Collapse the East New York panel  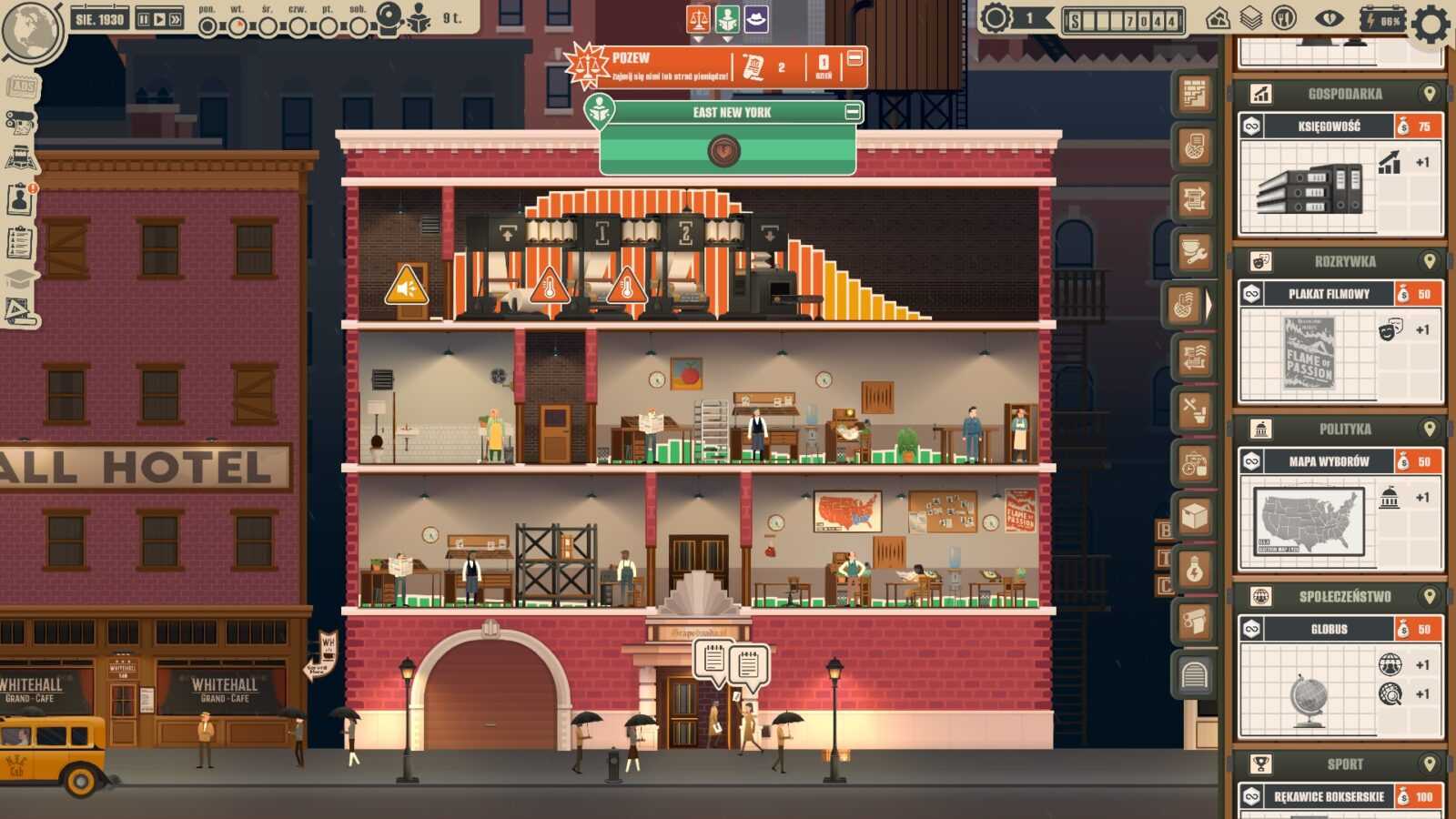tap(853, 112)
